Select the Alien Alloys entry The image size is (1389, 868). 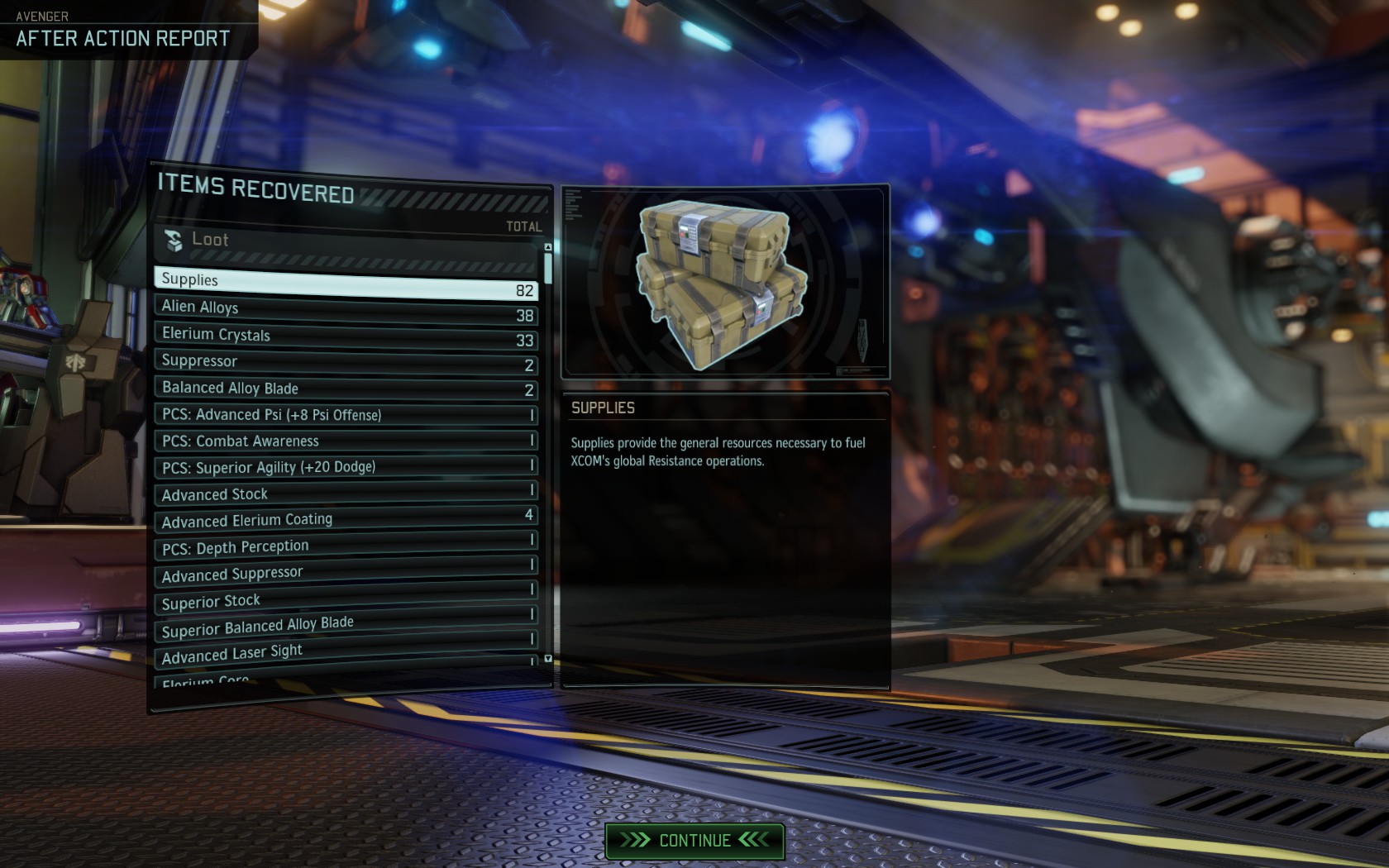(x=346, y=310)
